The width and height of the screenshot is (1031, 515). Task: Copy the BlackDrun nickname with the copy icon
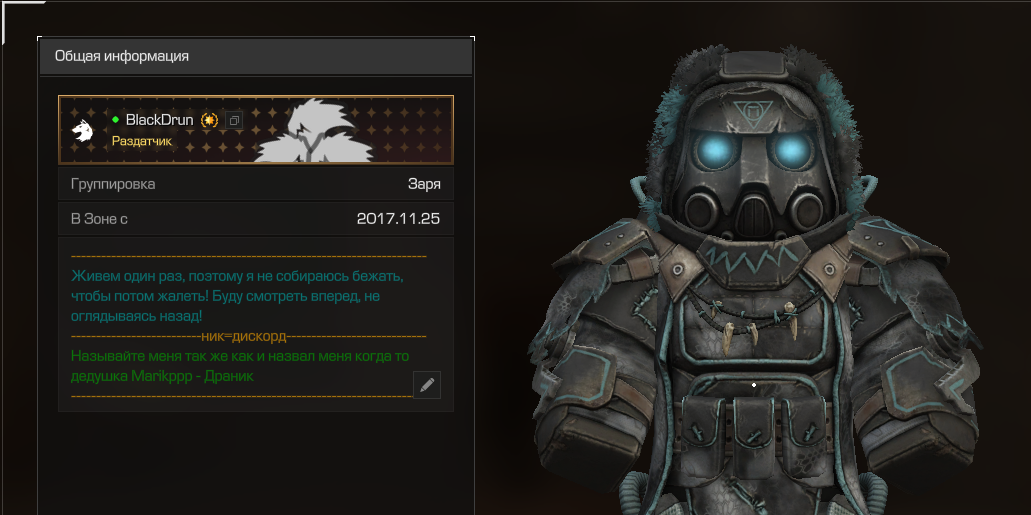(x=233, y=120)
